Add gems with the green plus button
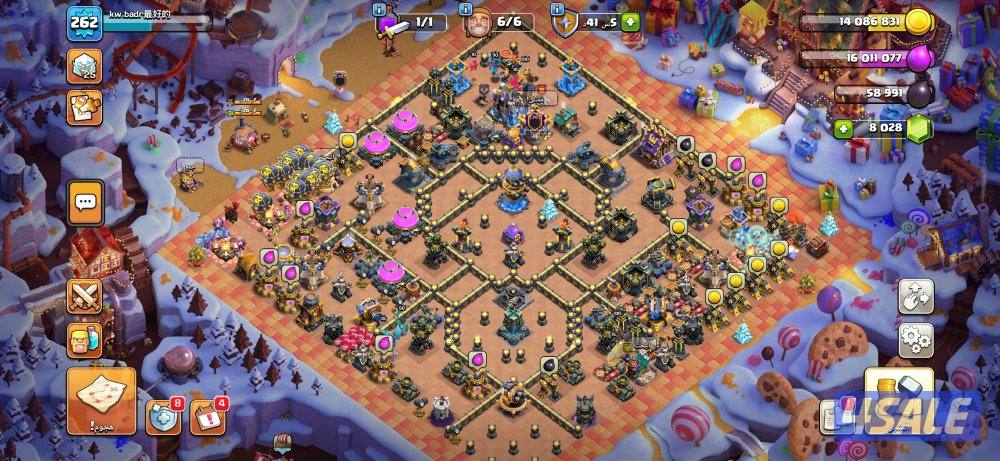This screenshot has width=1000, height=461. (x=845, y=129)
